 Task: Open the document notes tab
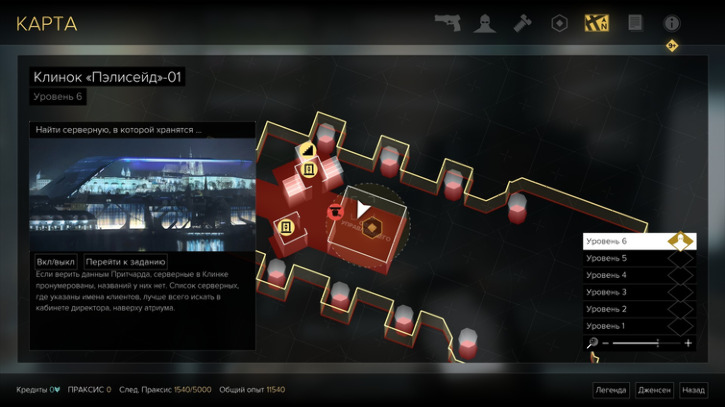click(634, 22)
